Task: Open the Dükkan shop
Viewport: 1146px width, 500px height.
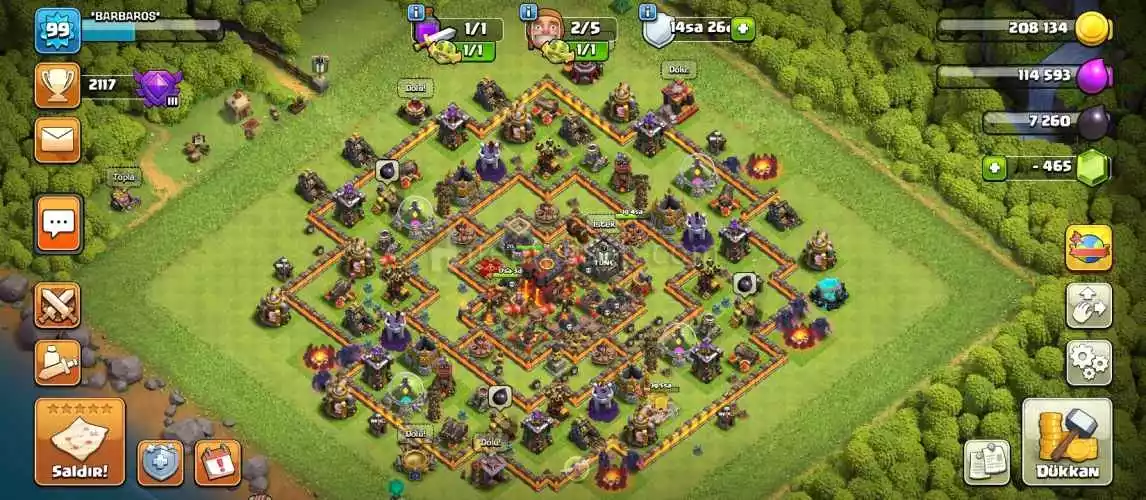Action: click(1067, 442)
